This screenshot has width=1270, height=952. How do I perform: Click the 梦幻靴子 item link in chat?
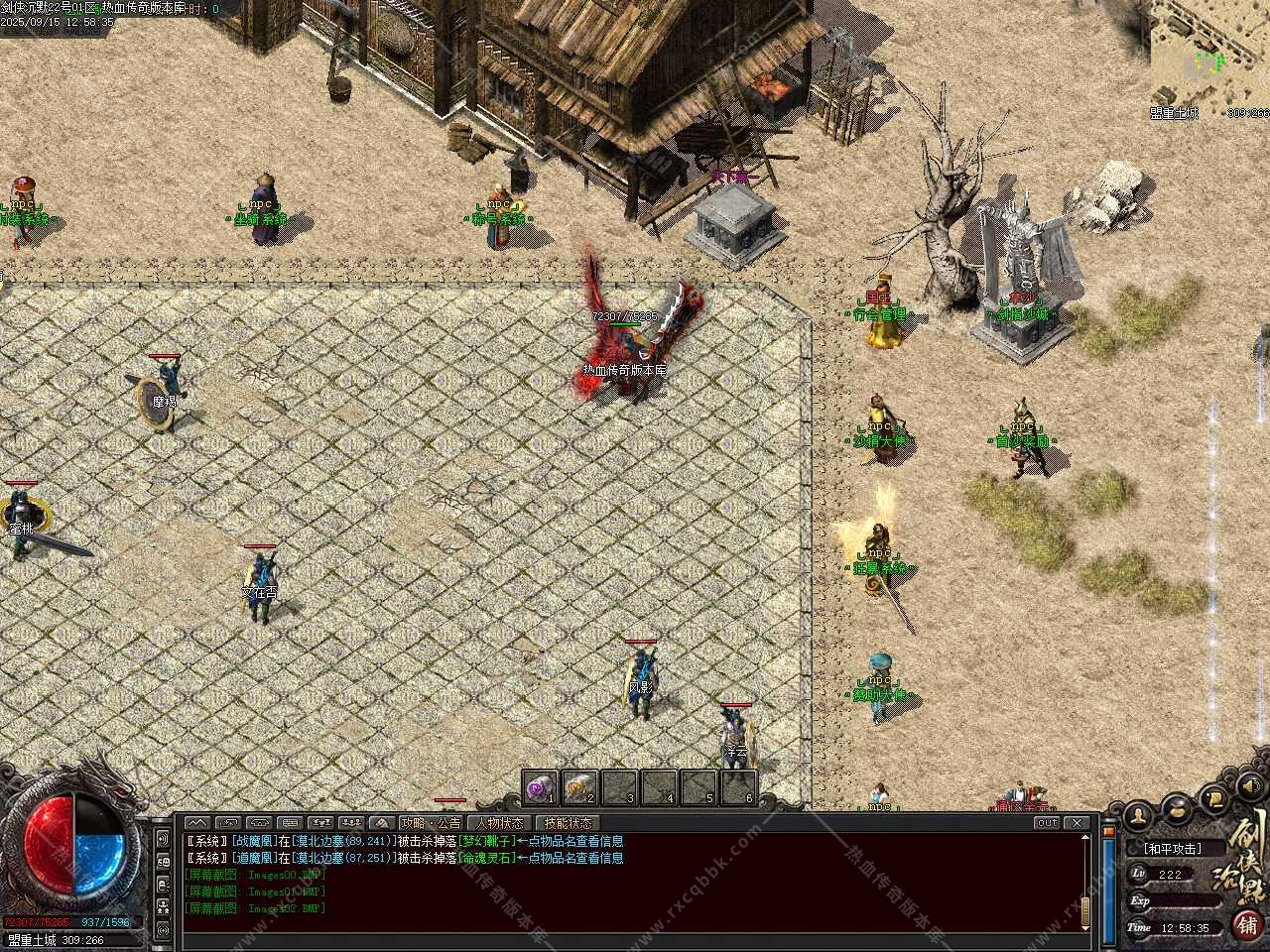coord(486,841)
